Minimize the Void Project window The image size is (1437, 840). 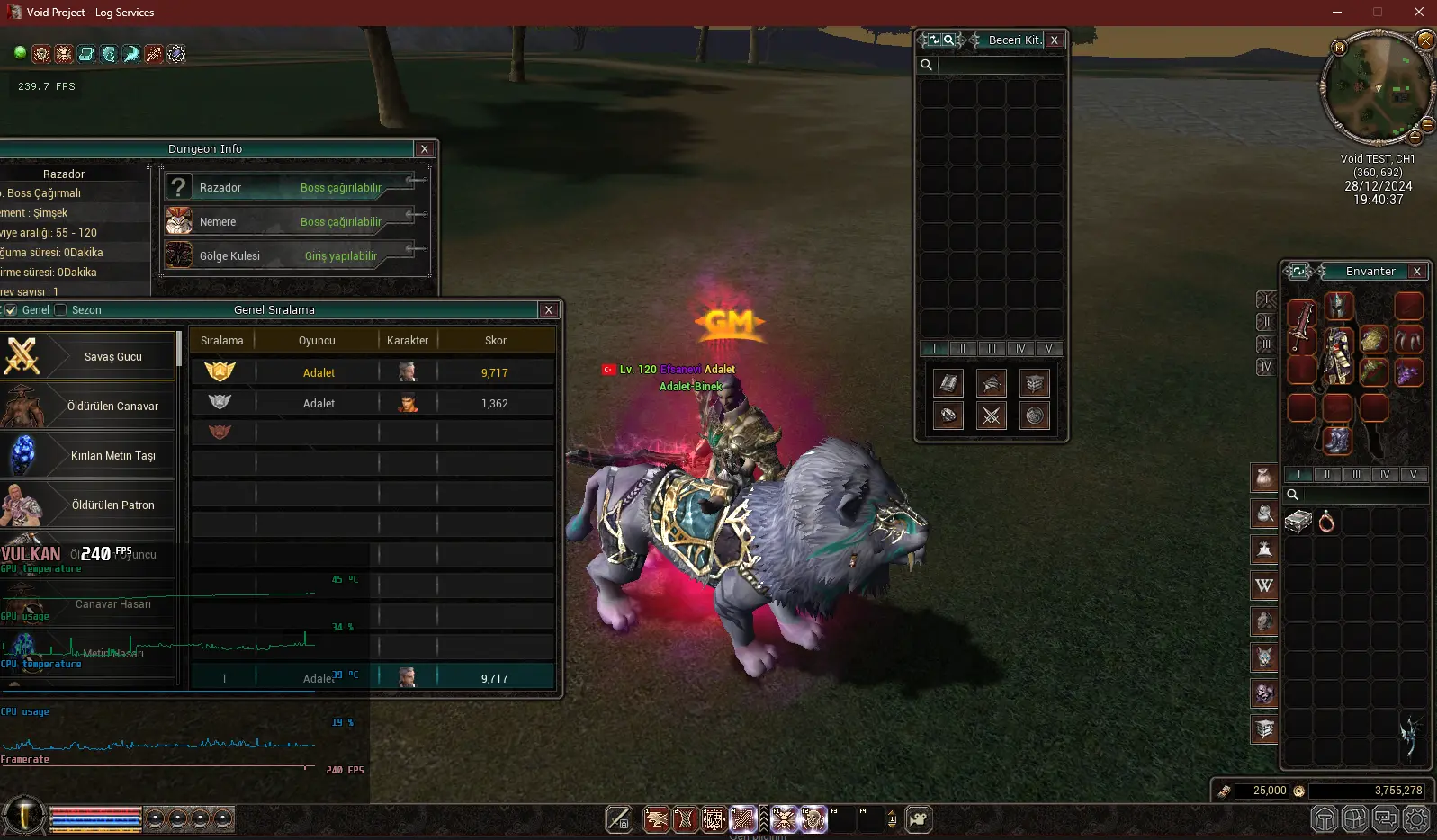click(x=1337, y=13)
